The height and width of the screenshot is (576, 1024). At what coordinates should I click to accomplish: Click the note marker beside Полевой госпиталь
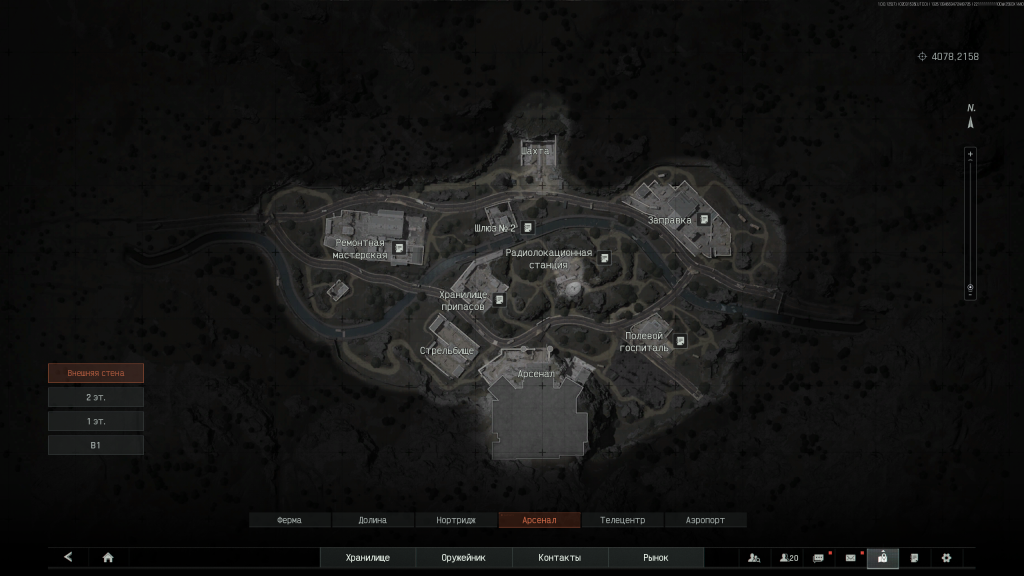[680, 340]
